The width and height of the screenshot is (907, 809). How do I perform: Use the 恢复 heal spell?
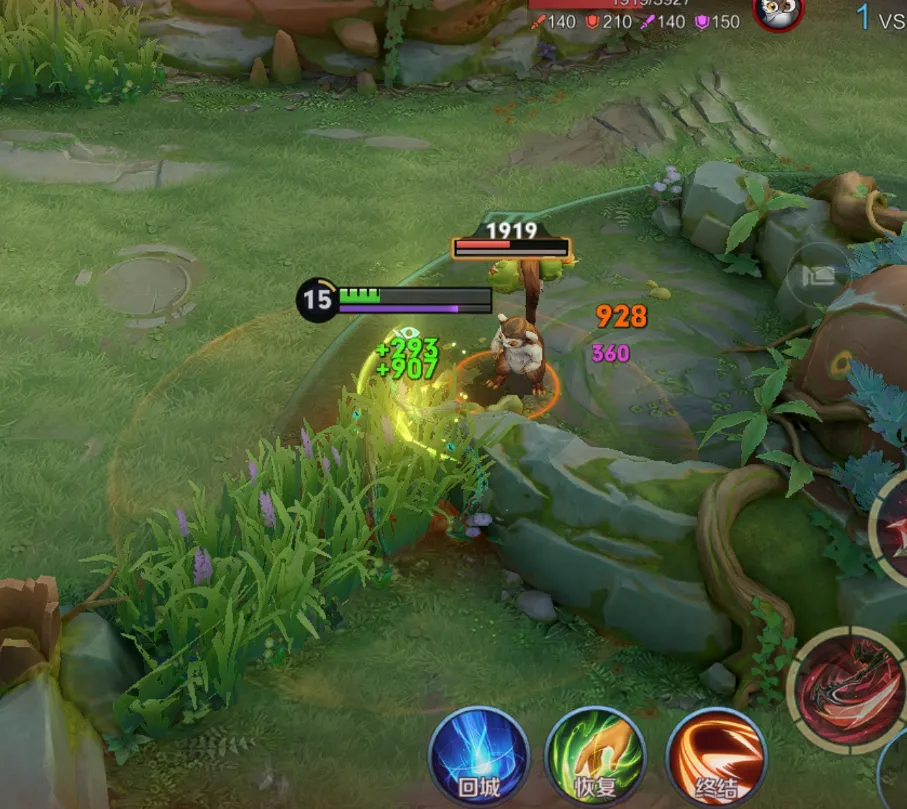(x=594, y=756)
